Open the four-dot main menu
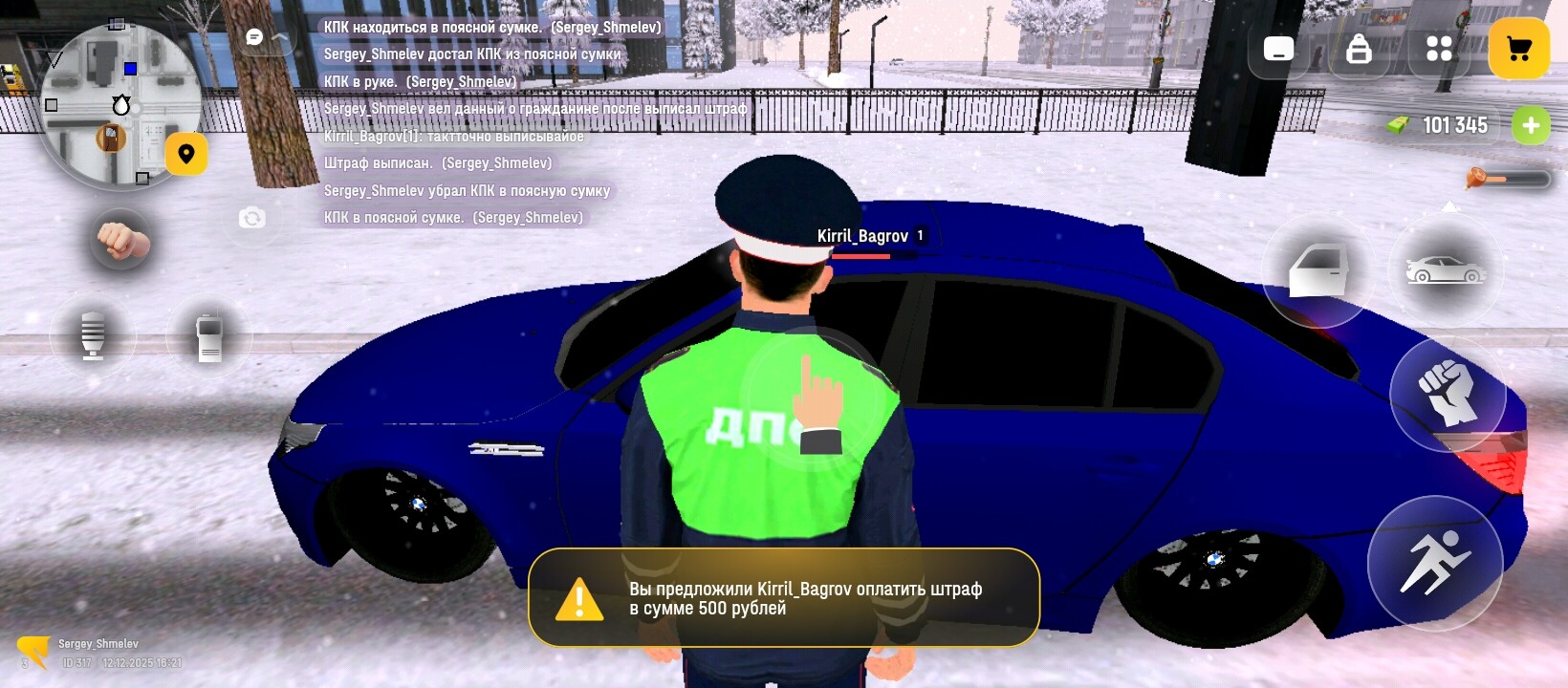Screen dimensions: 1568x688 1439,49
